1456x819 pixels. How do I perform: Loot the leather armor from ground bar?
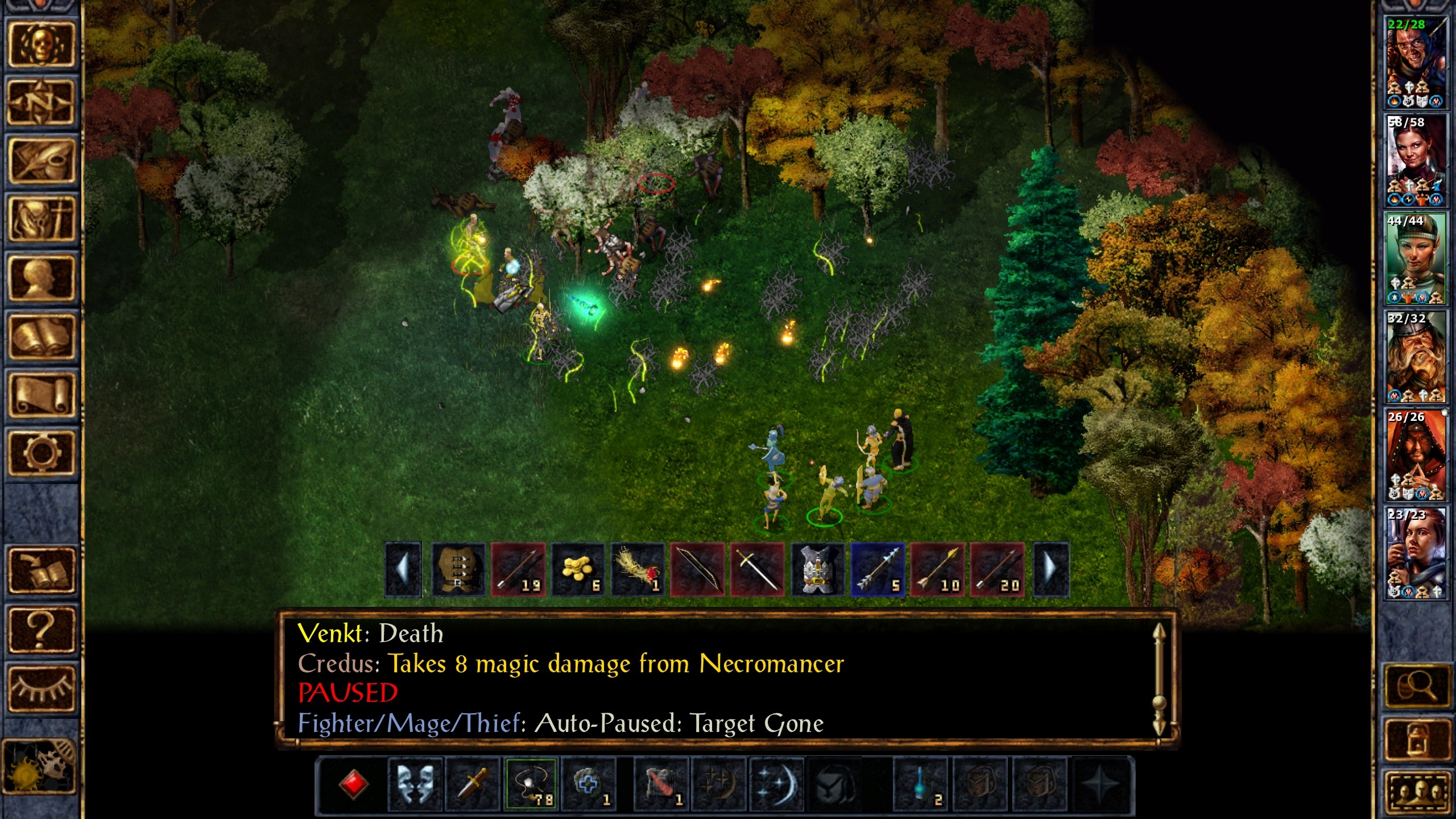coord(458,569)
